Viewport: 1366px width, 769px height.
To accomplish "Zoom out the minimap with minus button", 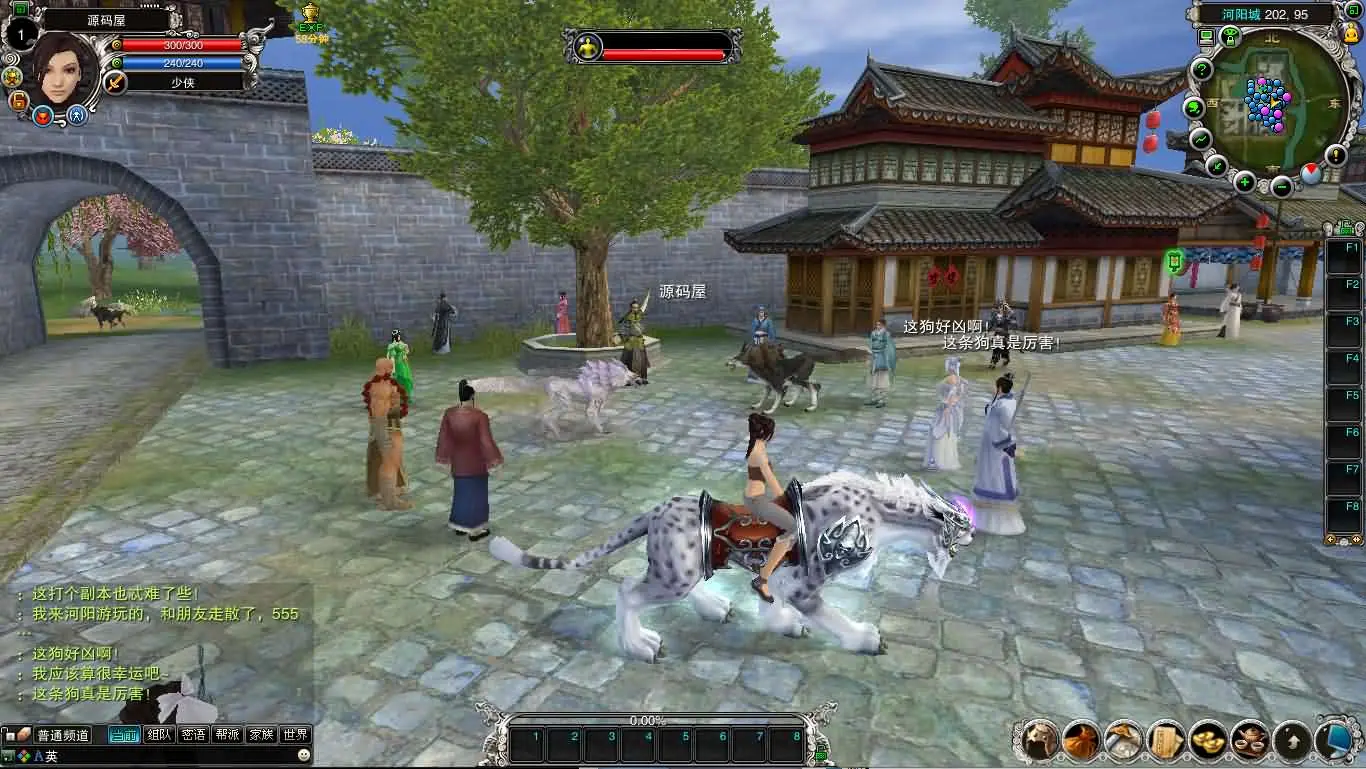I will 1282,187.
